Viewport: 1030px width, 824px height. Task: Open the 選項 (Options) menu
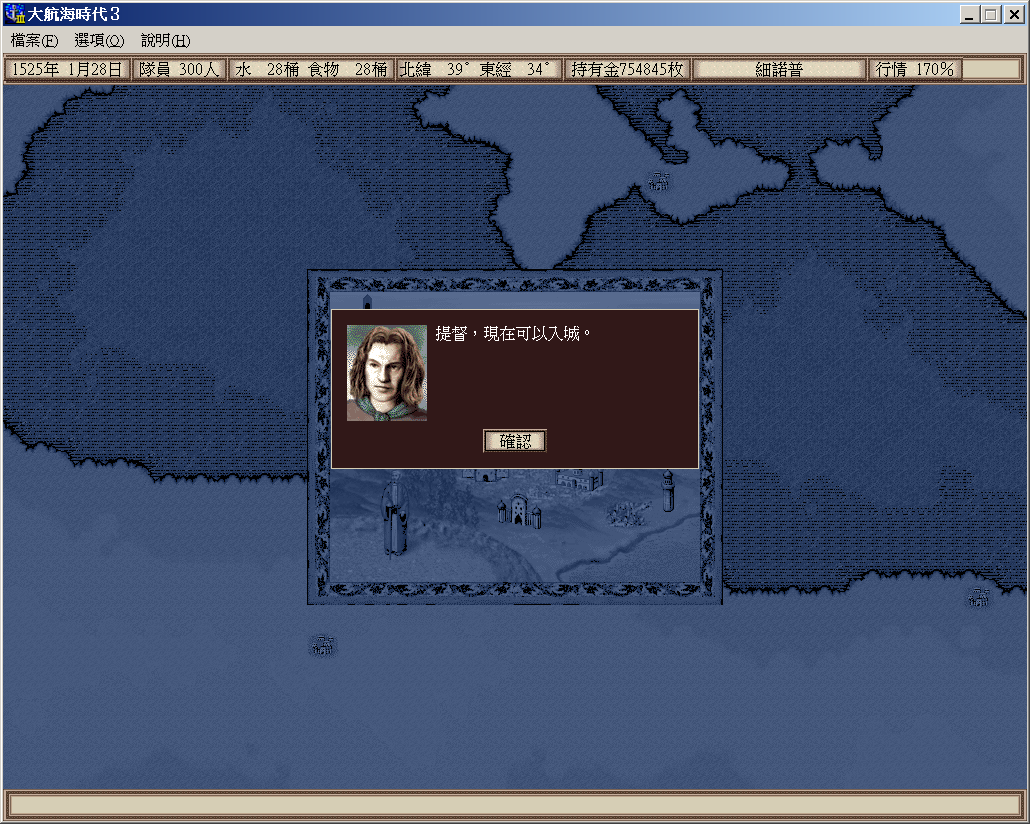pos(99,41)
